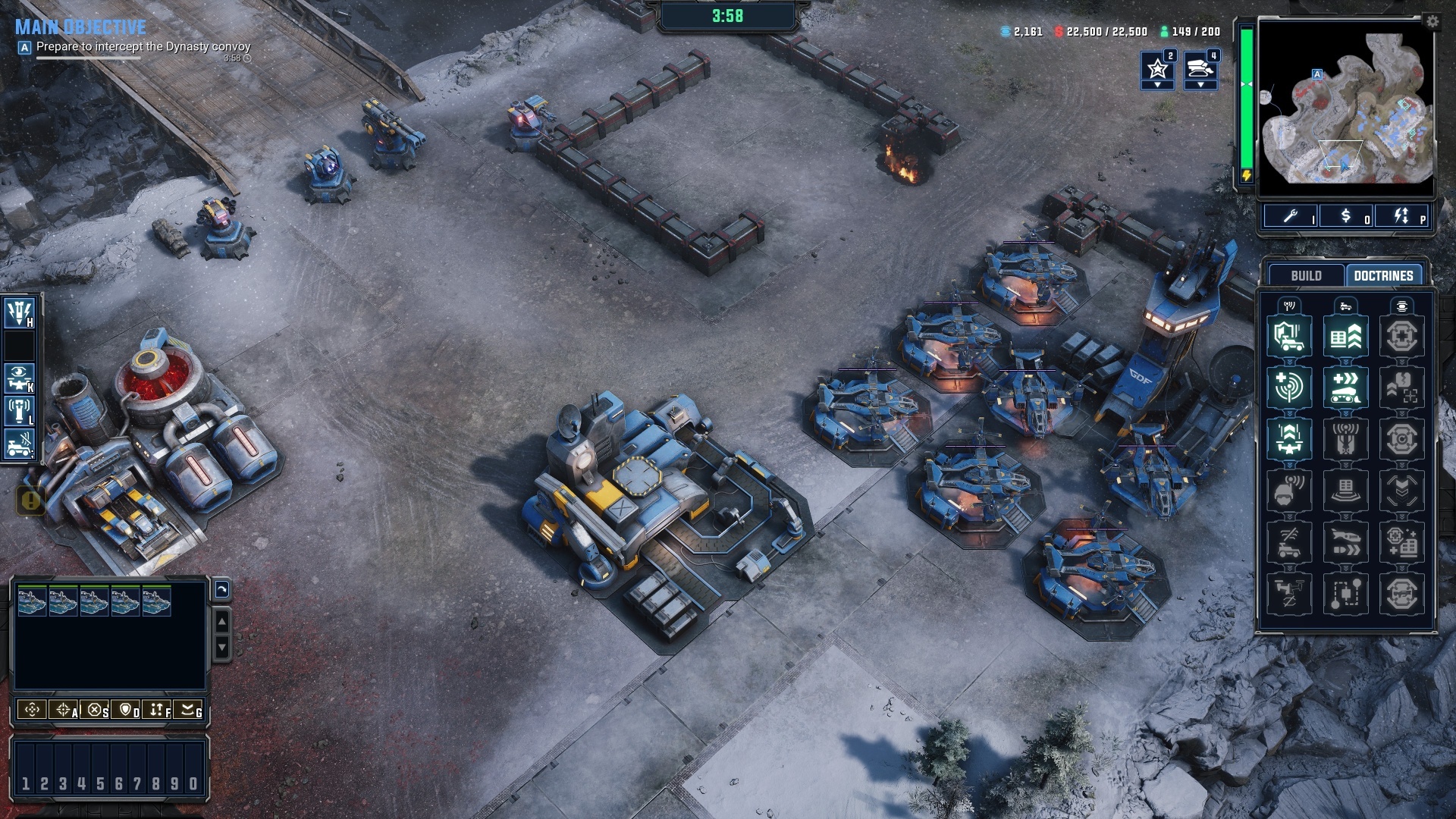Select the Doctrines tab
The image size is (1456, 819).
1383,275
